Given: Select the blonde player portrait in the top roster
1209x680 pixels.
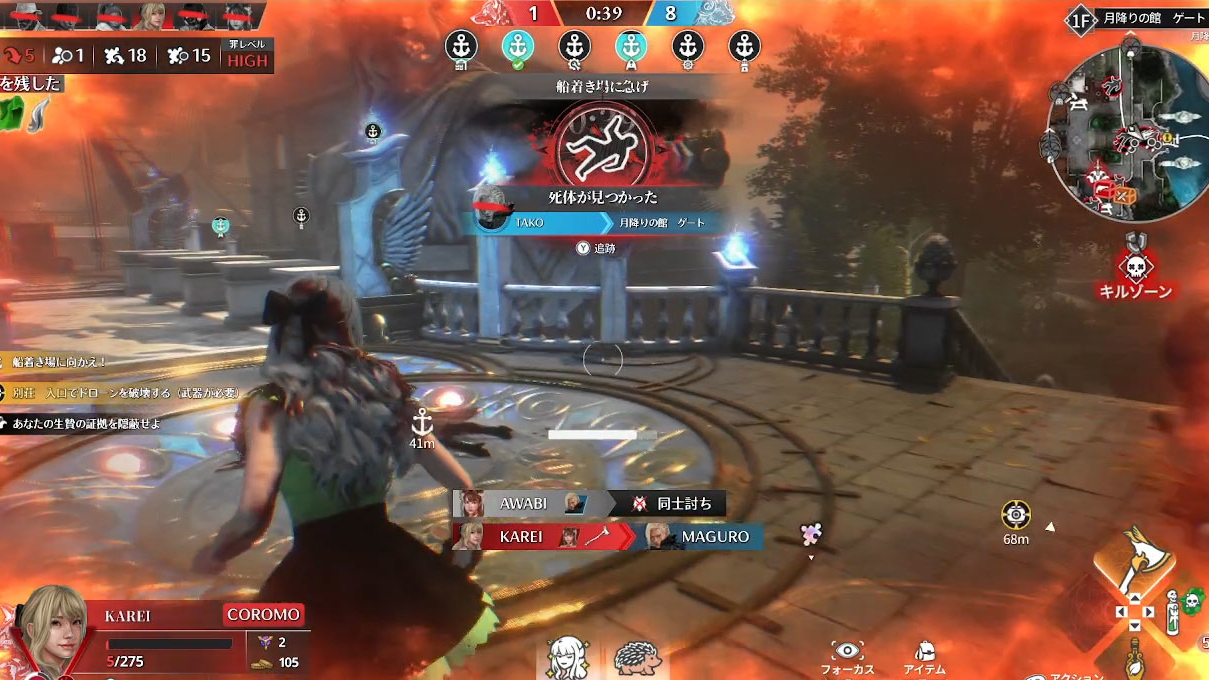Looking at the screenshot, I should 153,17.
